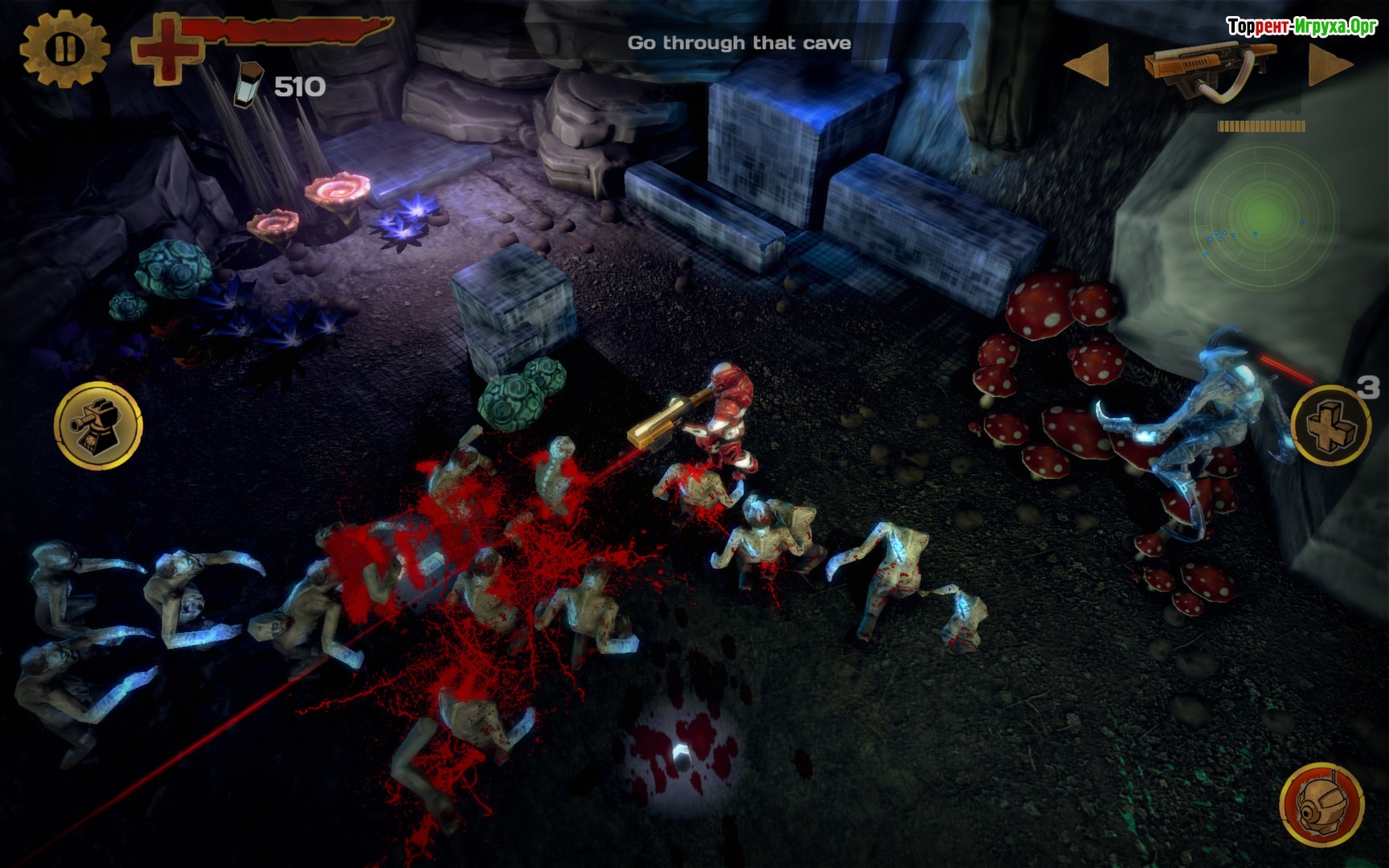Click the green radar minimap
The width and height of the screenshot is (1389, 868).
point(1263,211)
